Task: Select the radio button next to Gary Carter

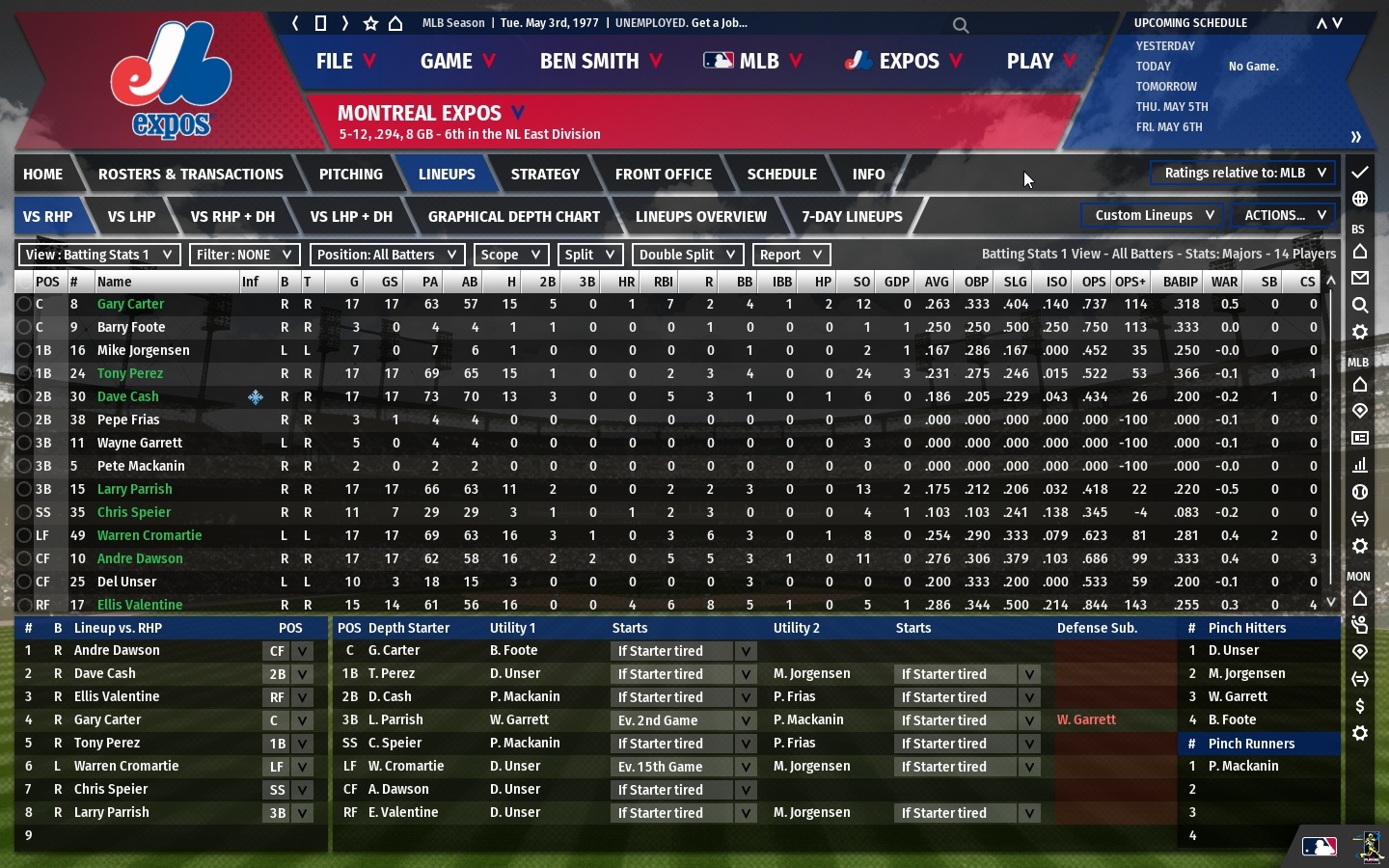Action: pyautogui.click(x=25, y=304)
